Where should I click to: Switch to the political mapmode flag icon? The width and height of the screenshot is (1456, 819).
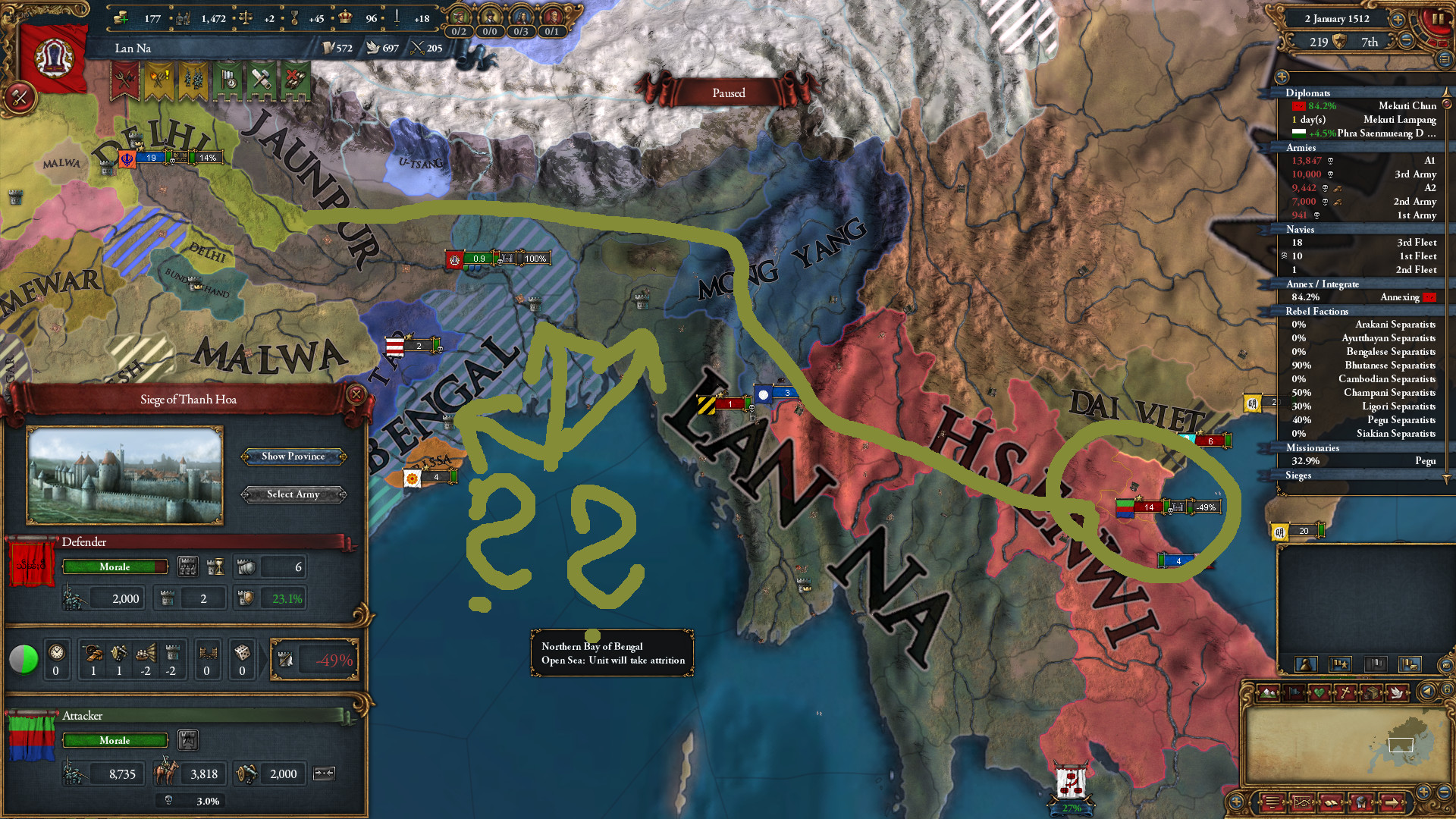[x=1294, y=692]
